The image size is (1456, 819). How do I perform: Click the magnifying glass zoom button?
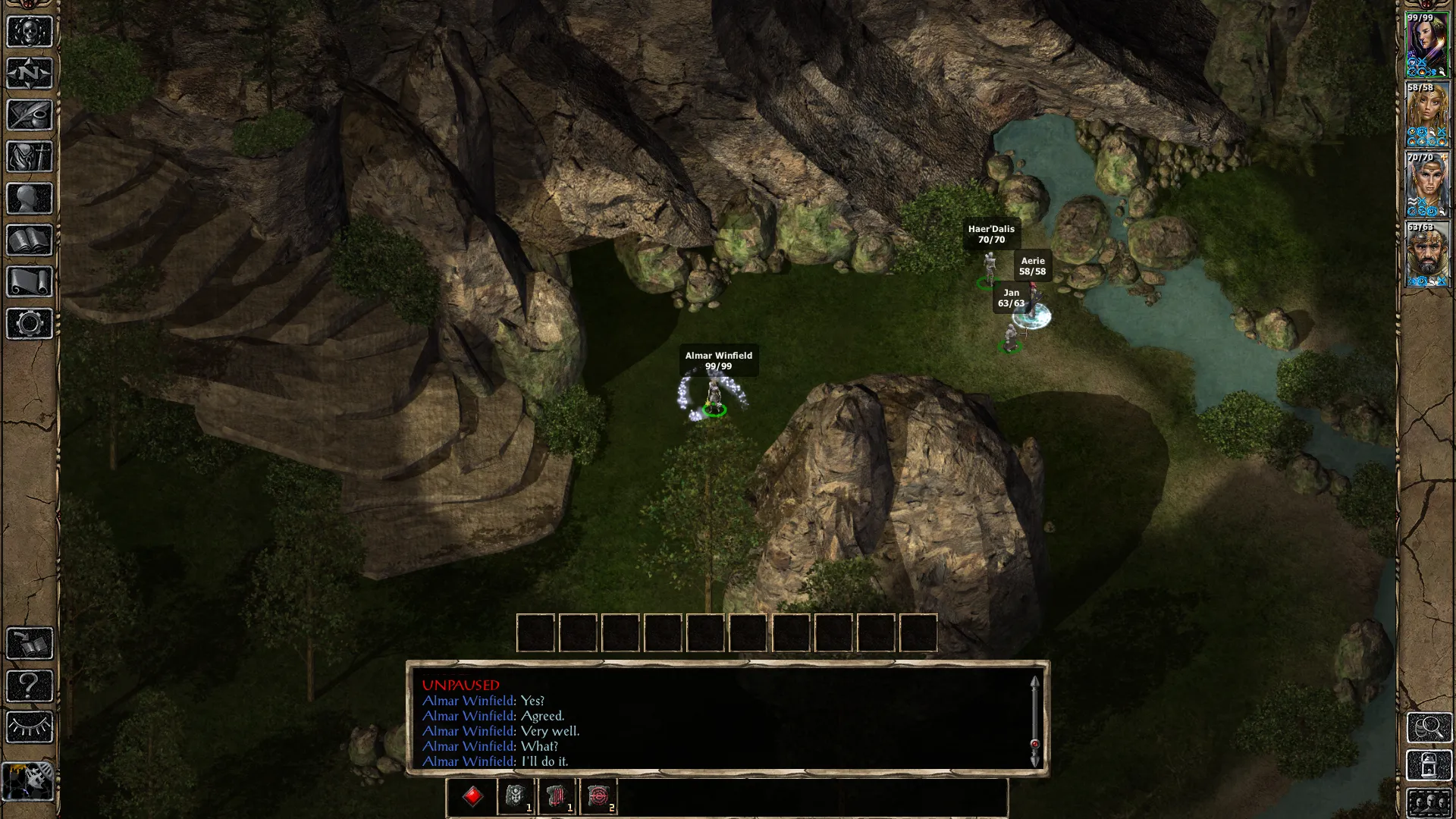(x=1429, y=728)
